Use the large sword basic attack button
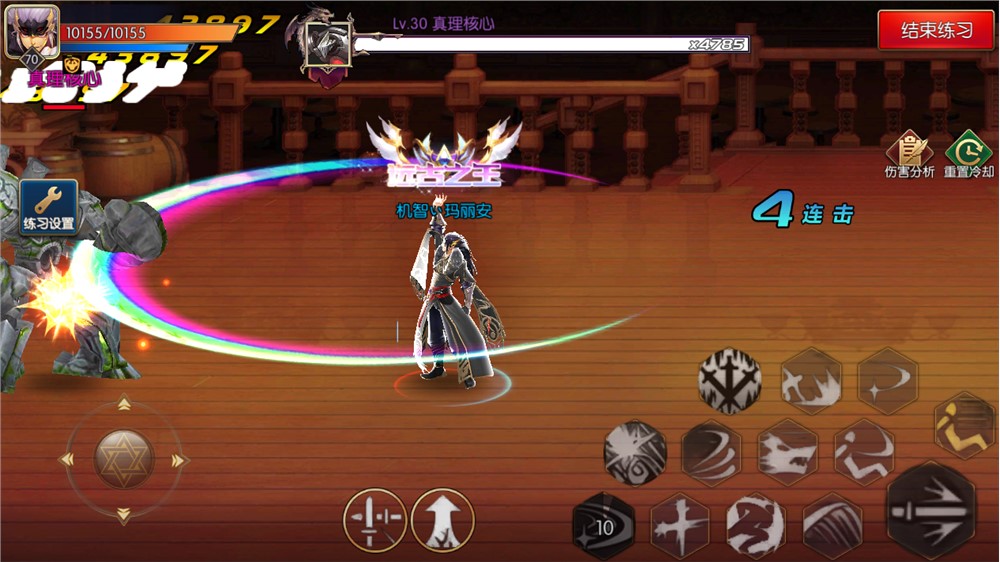 point(930,510)
